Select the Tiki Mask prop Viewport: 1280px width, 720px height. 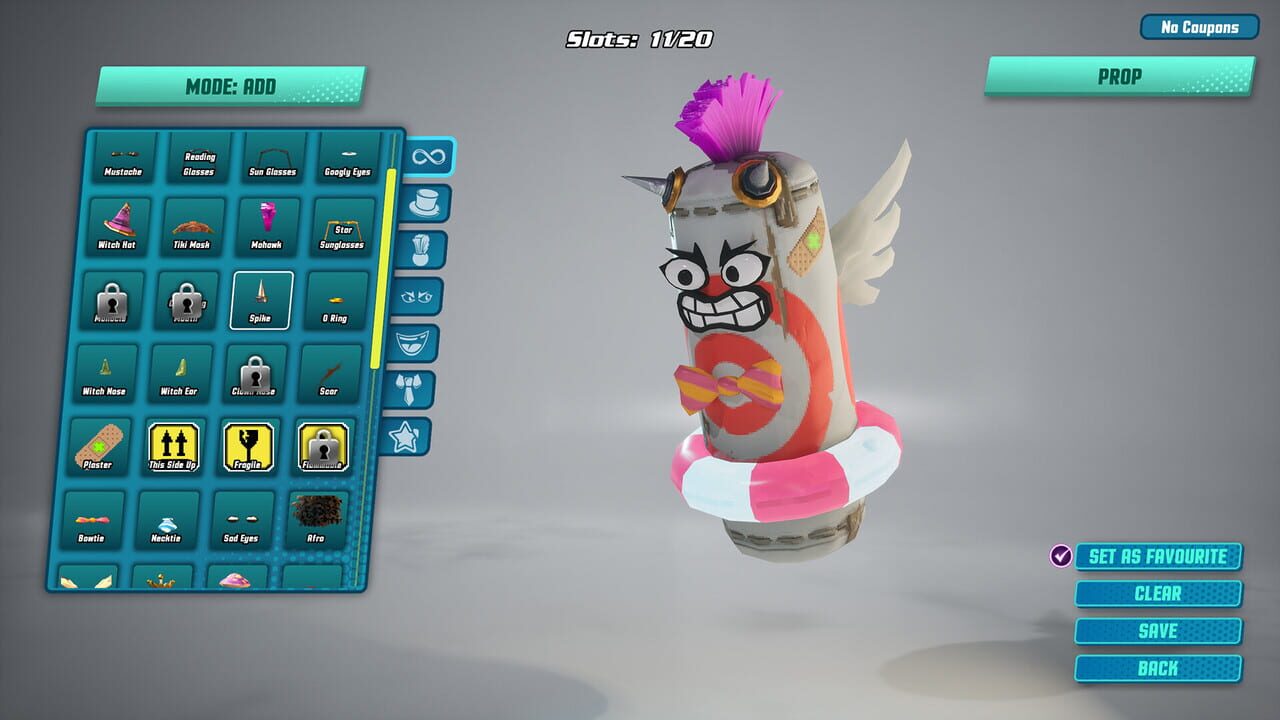(x=193, y=224)
